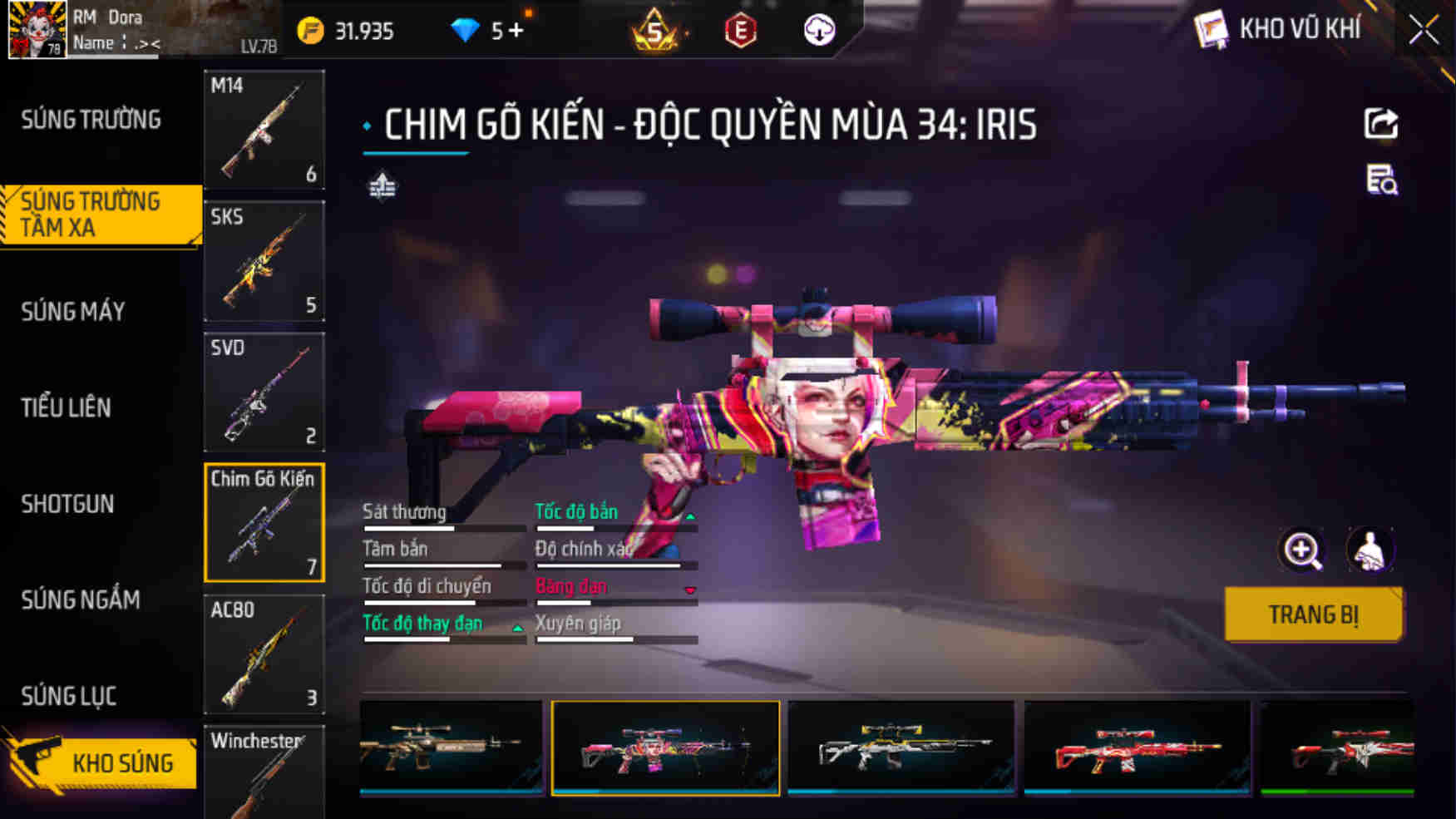The width and height of the screenshot is (1456, 819).
Task: Switch to the Shotgun category tab
Action: [67, 504]
